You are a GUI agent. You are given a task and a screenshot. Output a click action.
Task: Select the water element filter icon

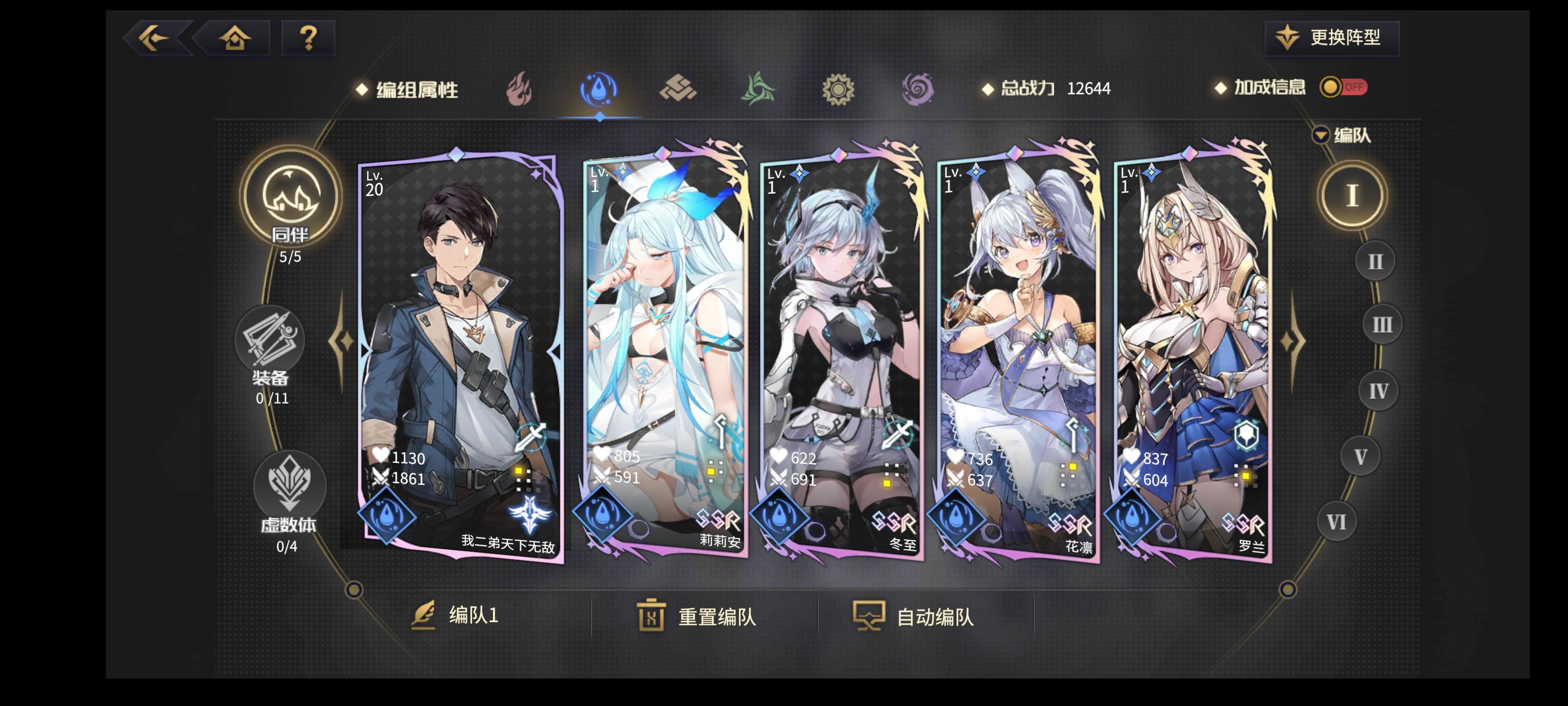(598, 89)
